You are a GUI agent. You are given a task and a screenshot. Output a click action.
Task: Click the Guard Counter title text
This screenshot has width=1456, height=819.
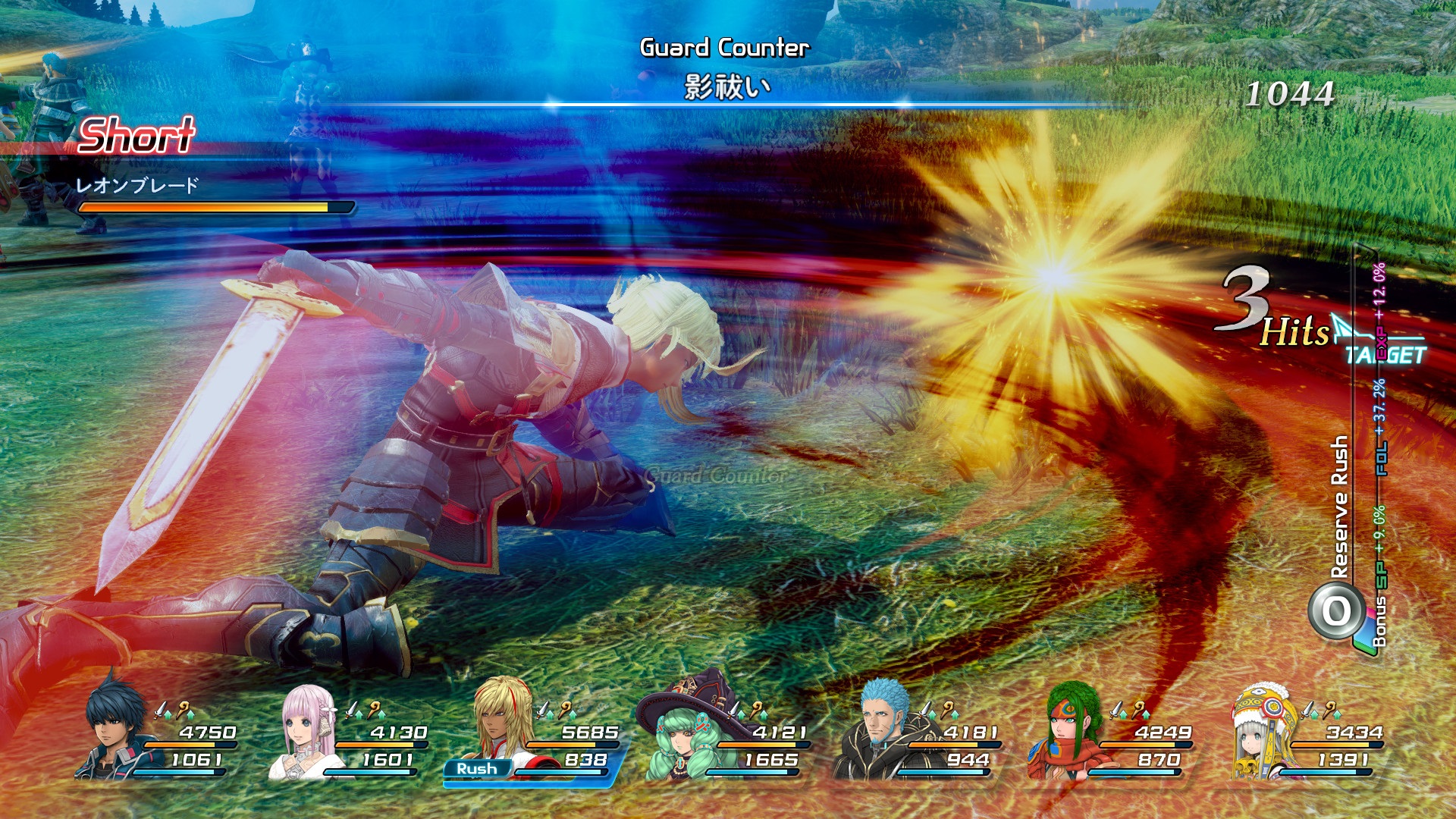724,47
